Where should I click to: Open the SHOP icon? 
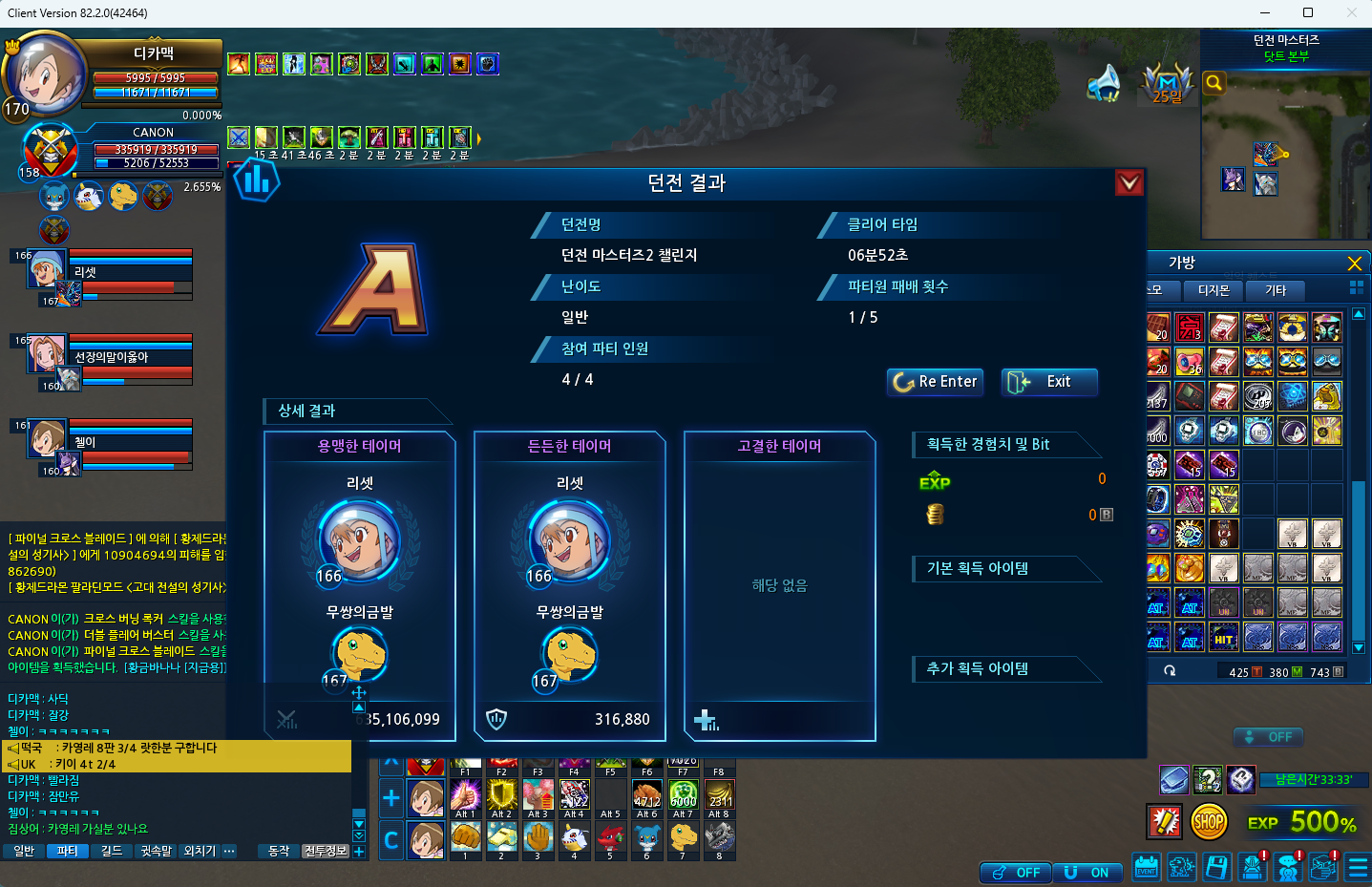(1209, 821)
